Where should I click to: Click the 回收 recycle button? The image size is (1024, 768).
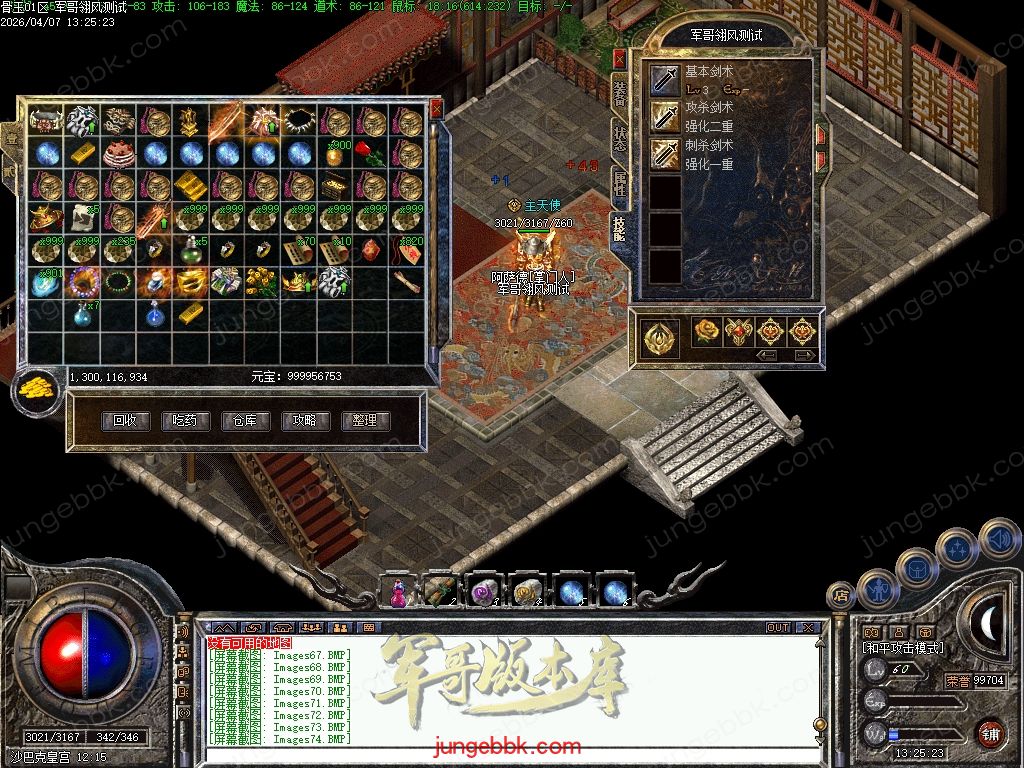126,421
